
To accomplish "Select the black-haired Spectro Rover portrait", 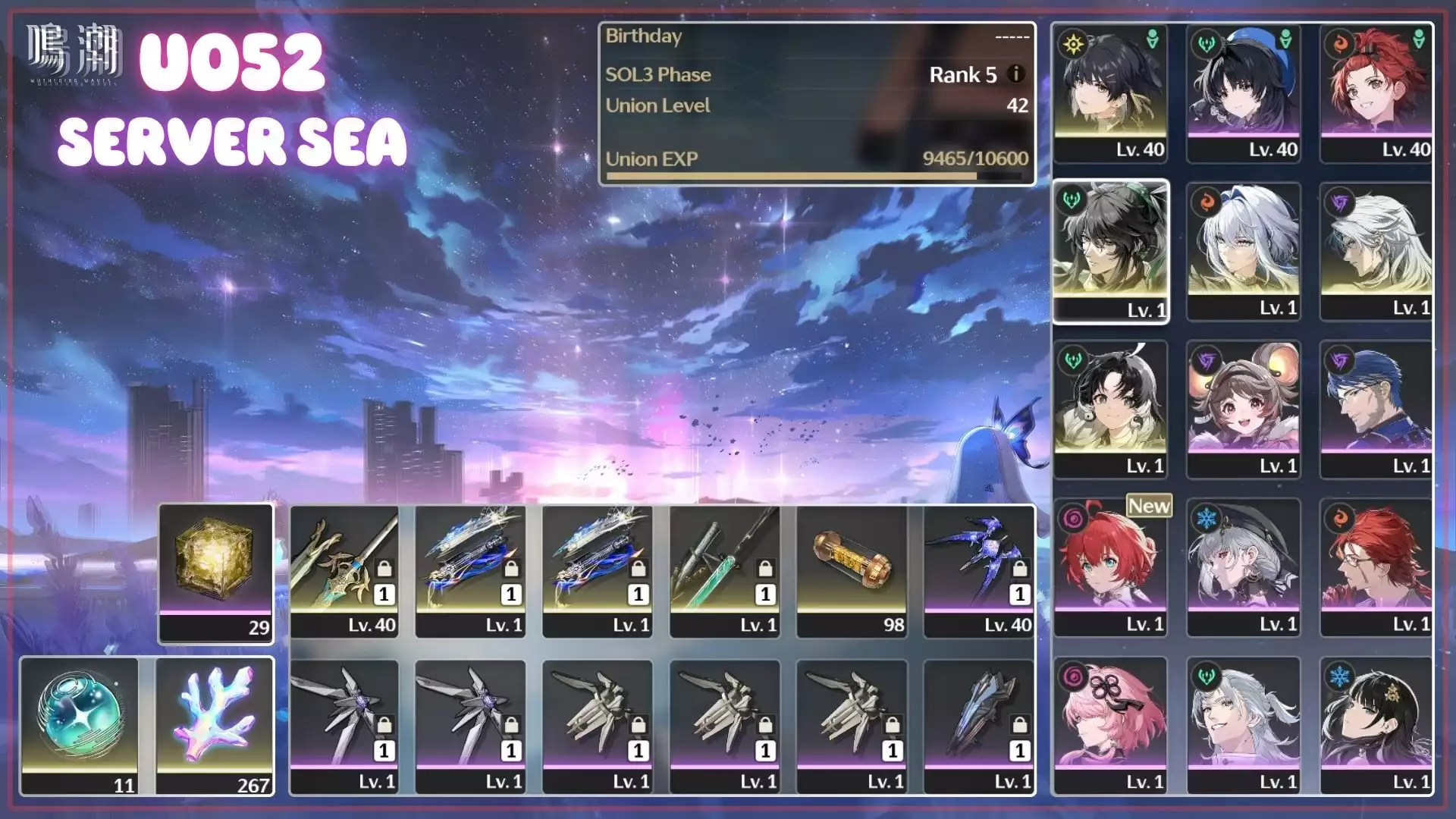I will [x=1110, y=91].
